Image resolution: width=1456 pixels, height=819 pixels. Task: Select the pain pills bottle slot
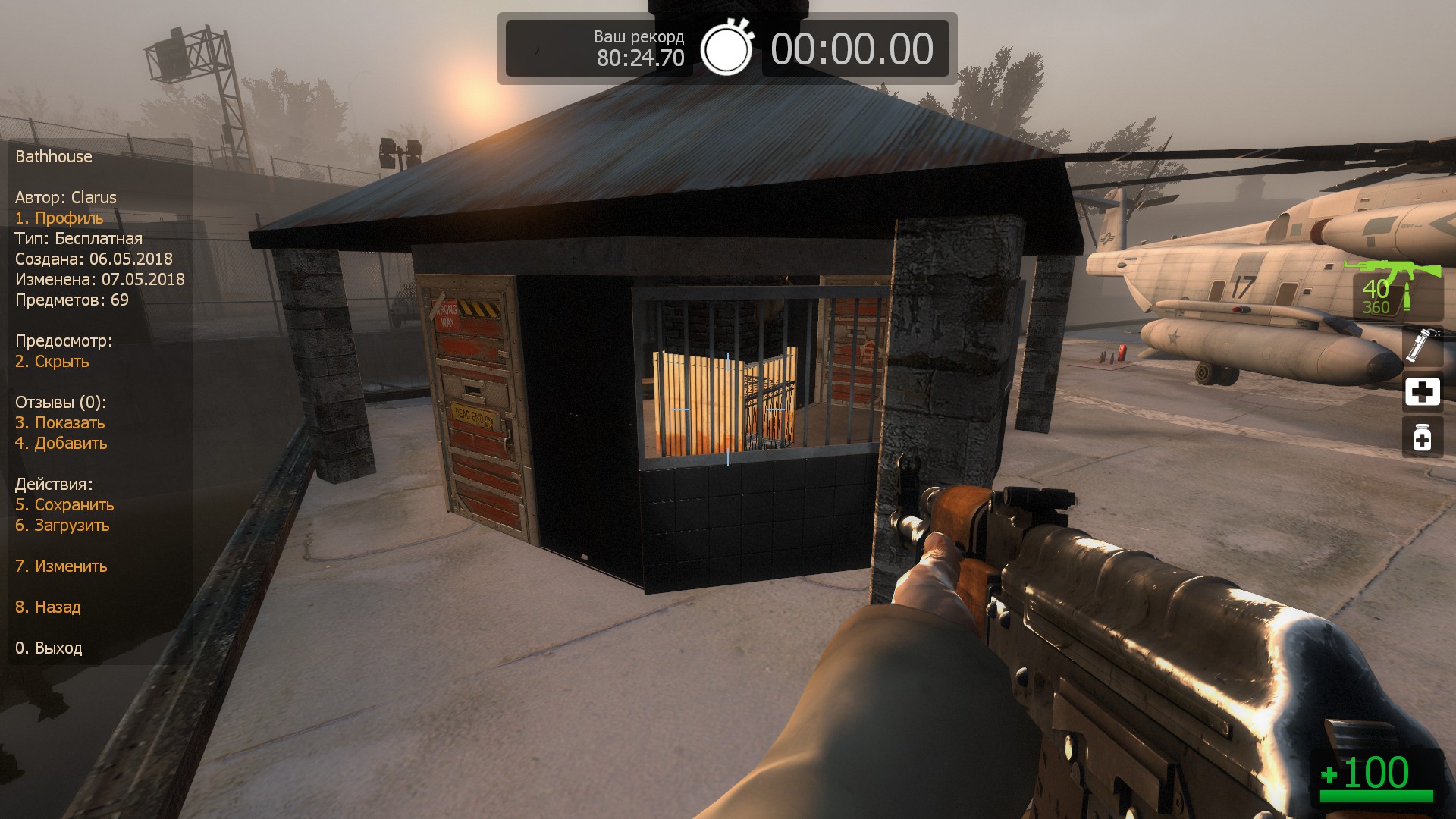(x=1422, y=438)
